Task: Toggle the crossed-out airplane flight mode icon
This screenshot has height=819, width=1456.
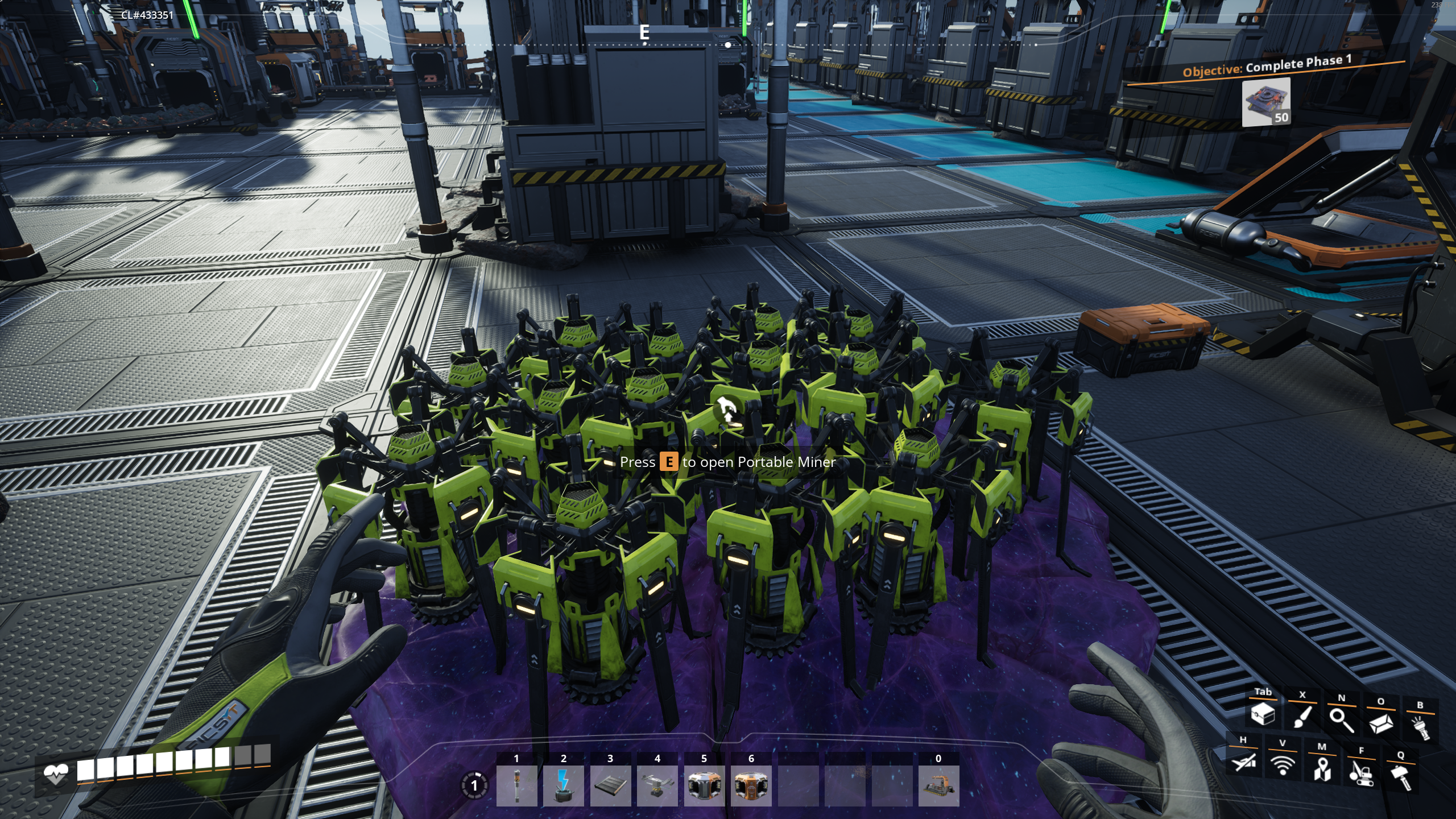Action: coord(1243,761)
